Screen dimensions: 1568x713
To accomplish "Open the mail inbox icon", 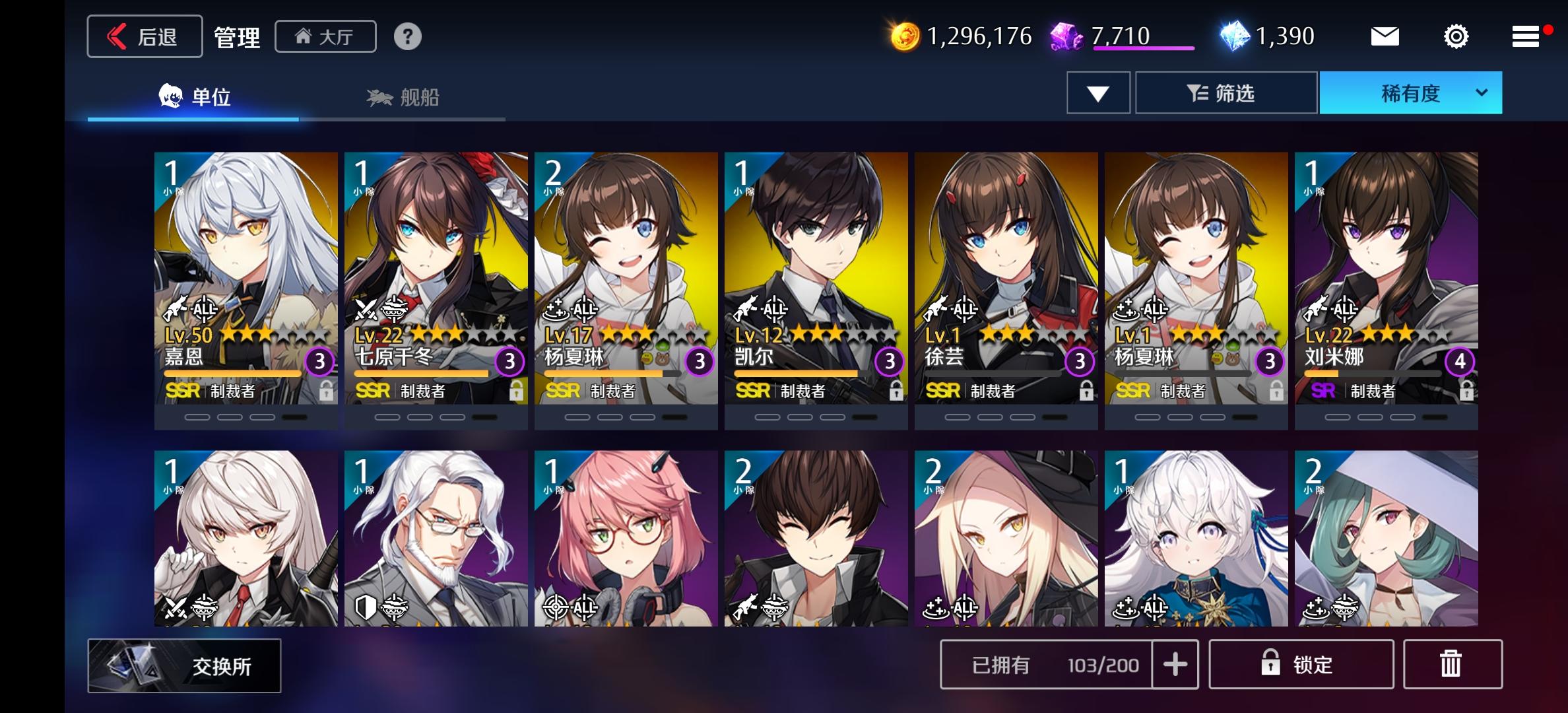I will coord(1385,36).
